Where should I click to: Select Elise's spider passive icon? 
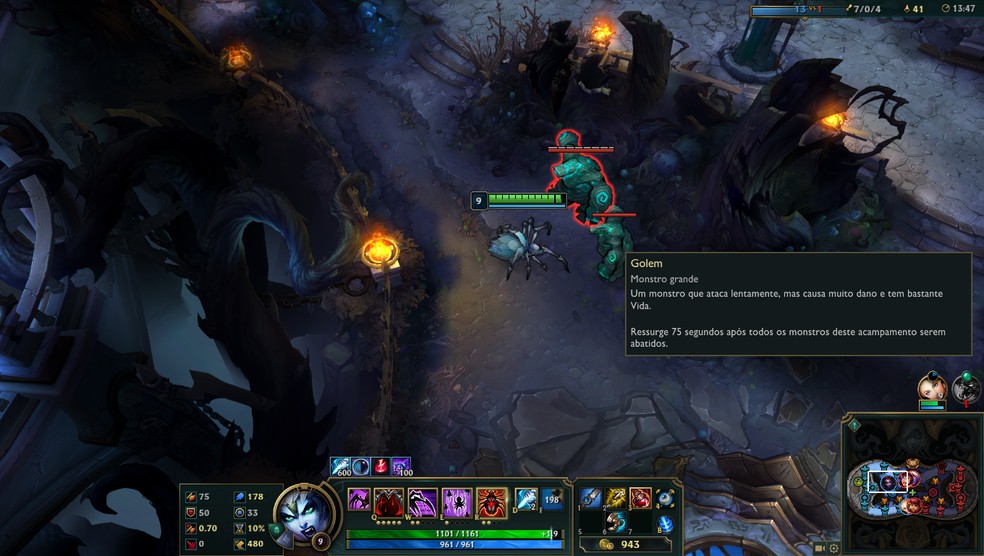point(358,499)
